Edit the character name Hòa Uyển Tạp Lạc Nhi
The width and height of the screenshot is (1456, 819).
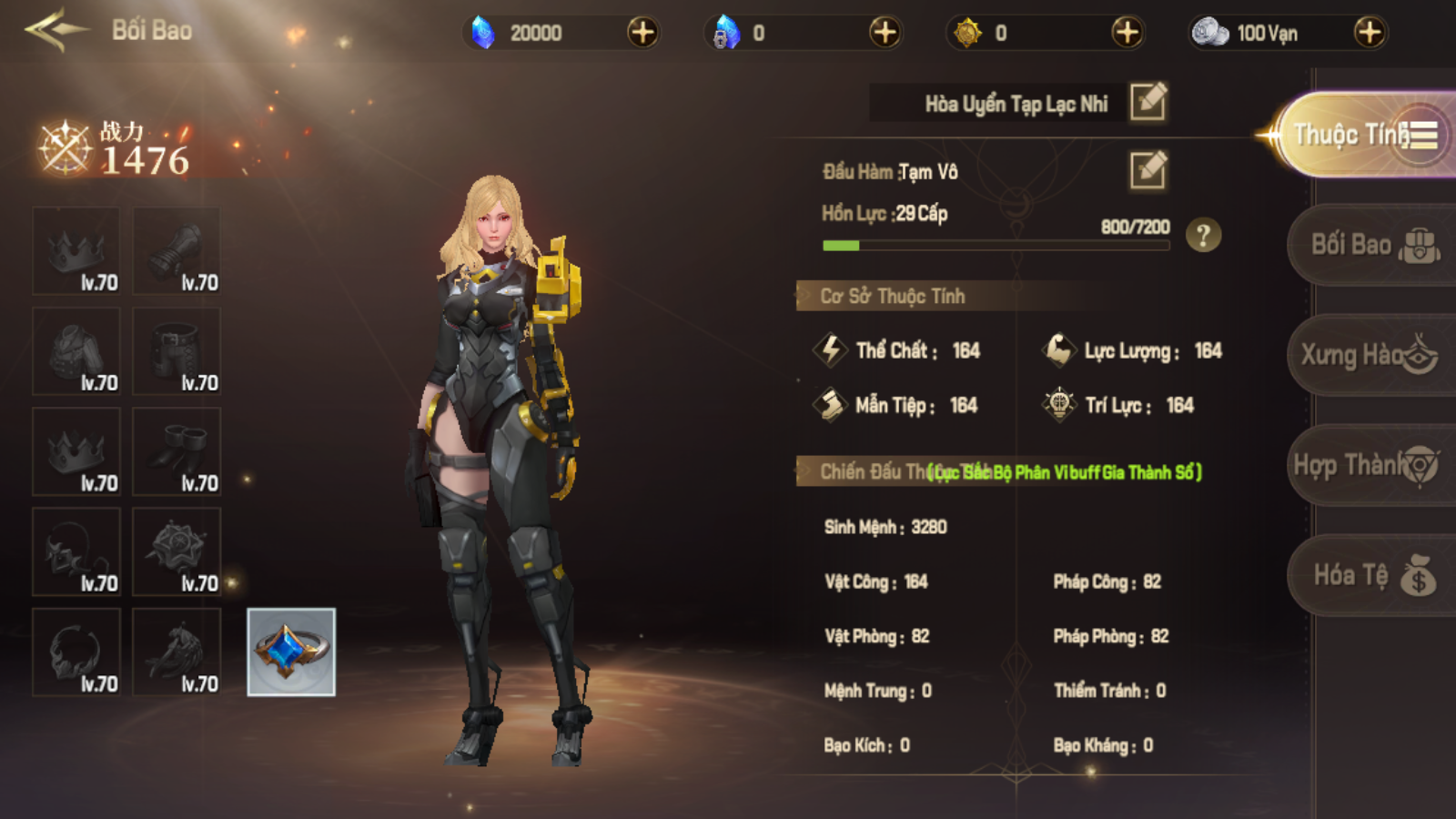click(1148, 102)
